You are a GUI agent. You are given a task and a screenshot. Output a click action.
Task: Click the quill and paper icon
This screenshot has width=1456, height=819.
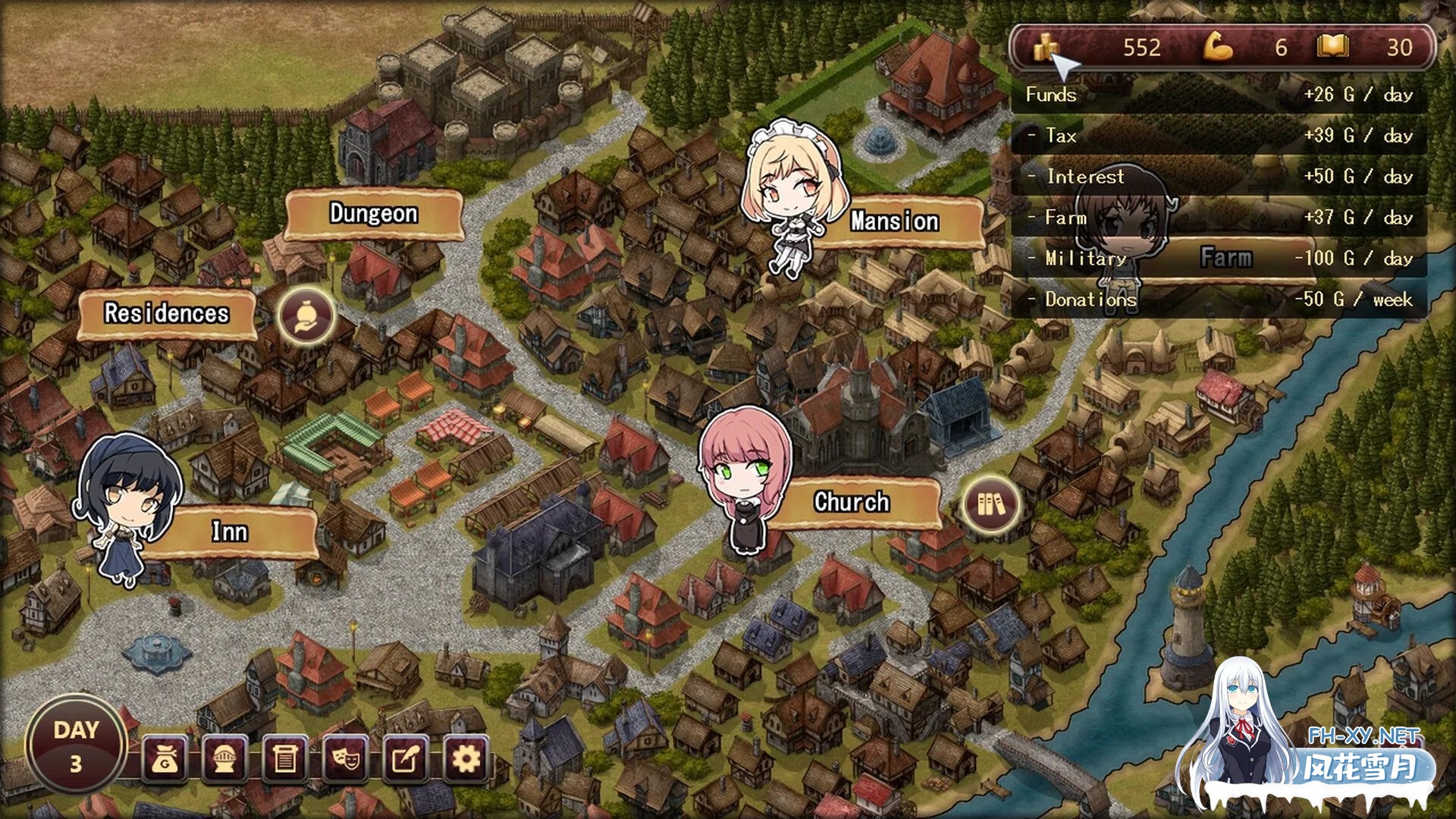[406, 758]
